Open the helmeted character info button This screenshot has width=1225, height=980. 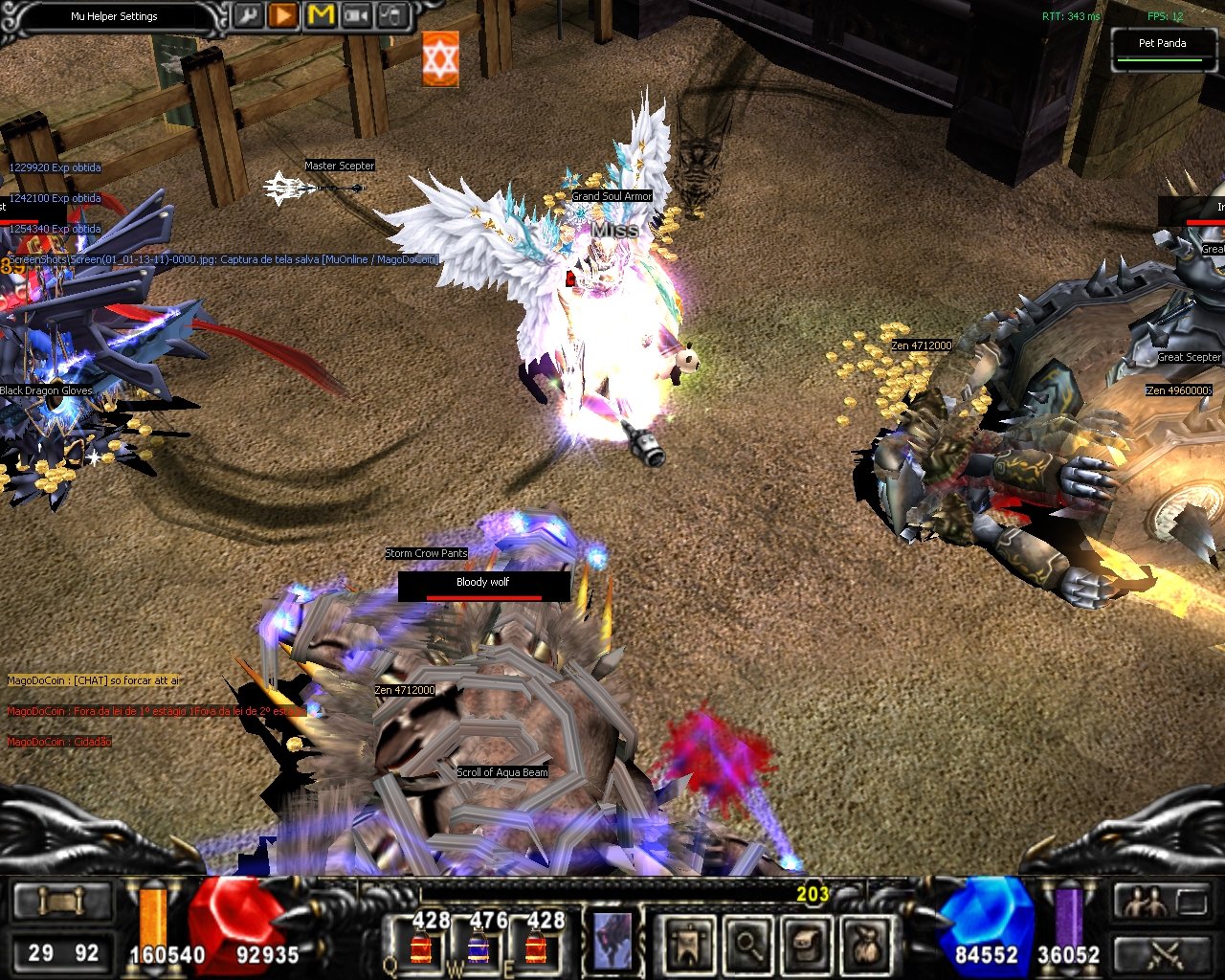[x=806, y=944]
